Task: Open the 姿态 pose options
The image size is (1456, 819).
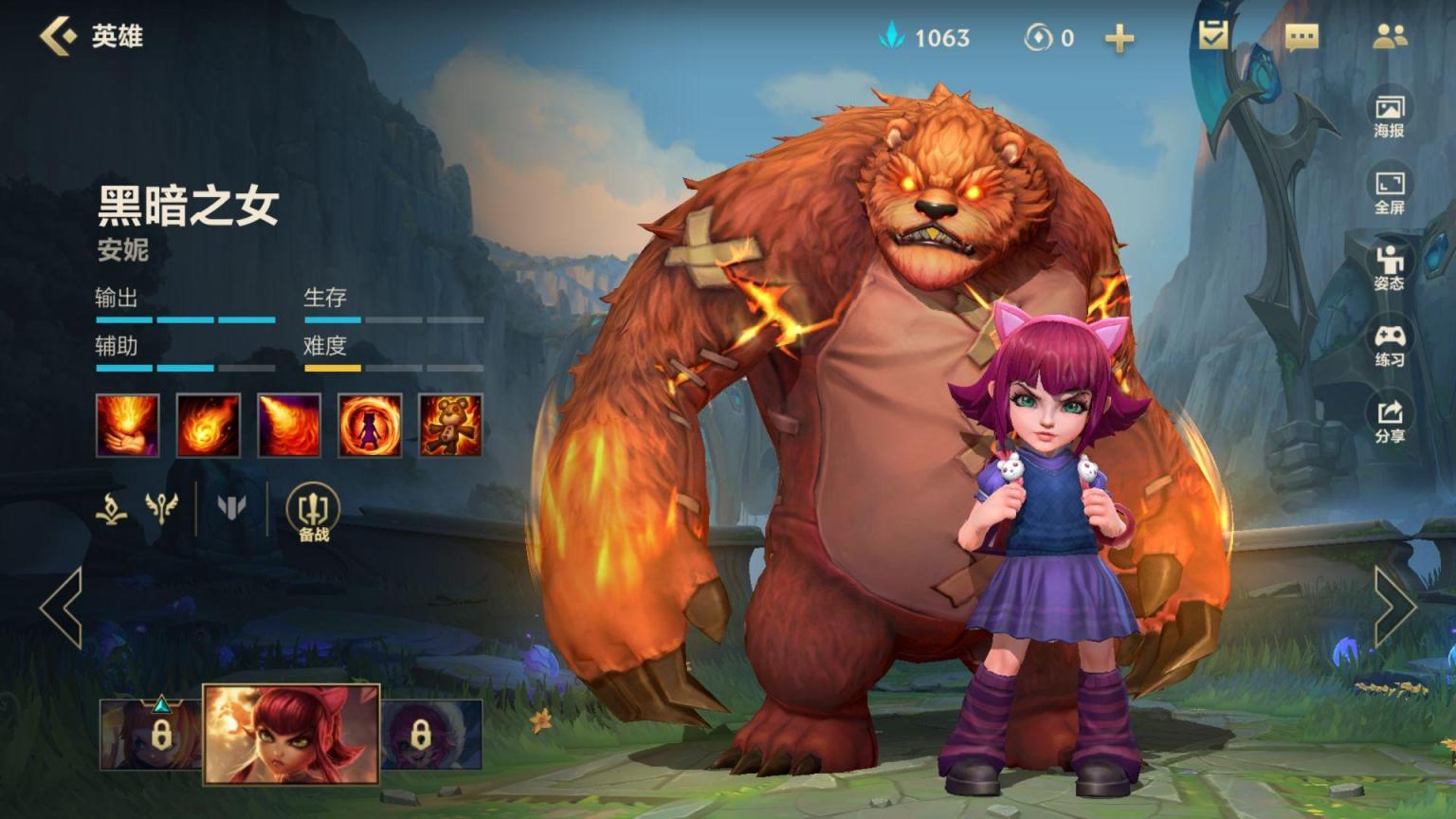Action: (x=1389, y=267)
